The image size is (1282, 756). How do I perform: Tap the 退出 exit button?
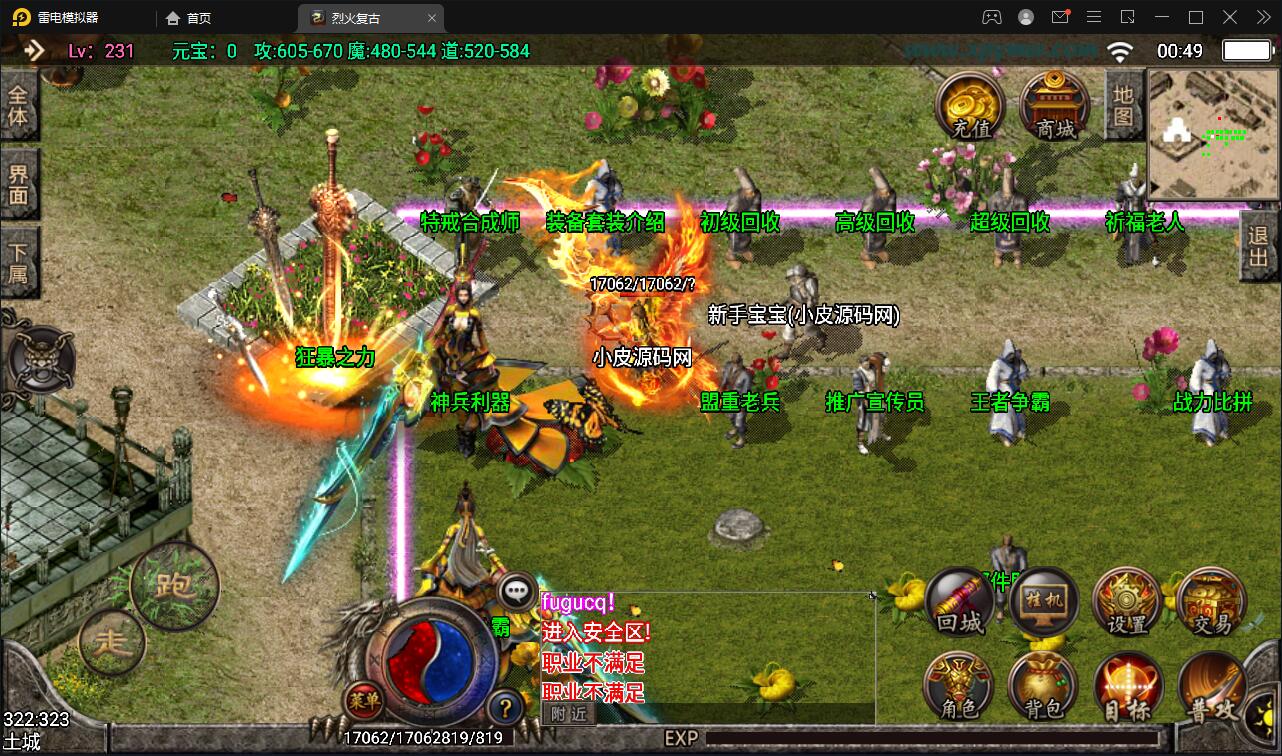coord(1259,249)
